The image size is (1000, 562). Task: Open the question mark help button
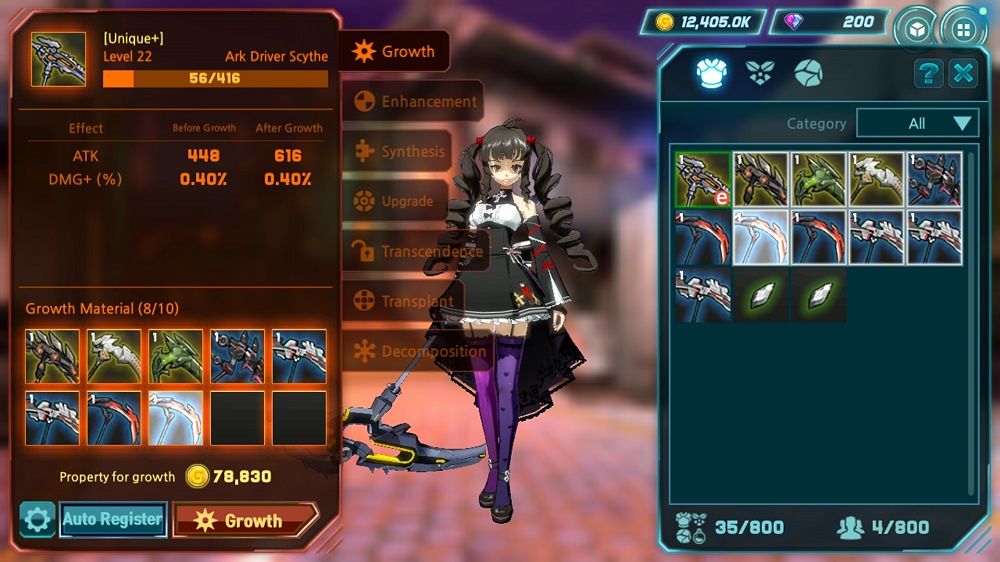pos(929,73)
